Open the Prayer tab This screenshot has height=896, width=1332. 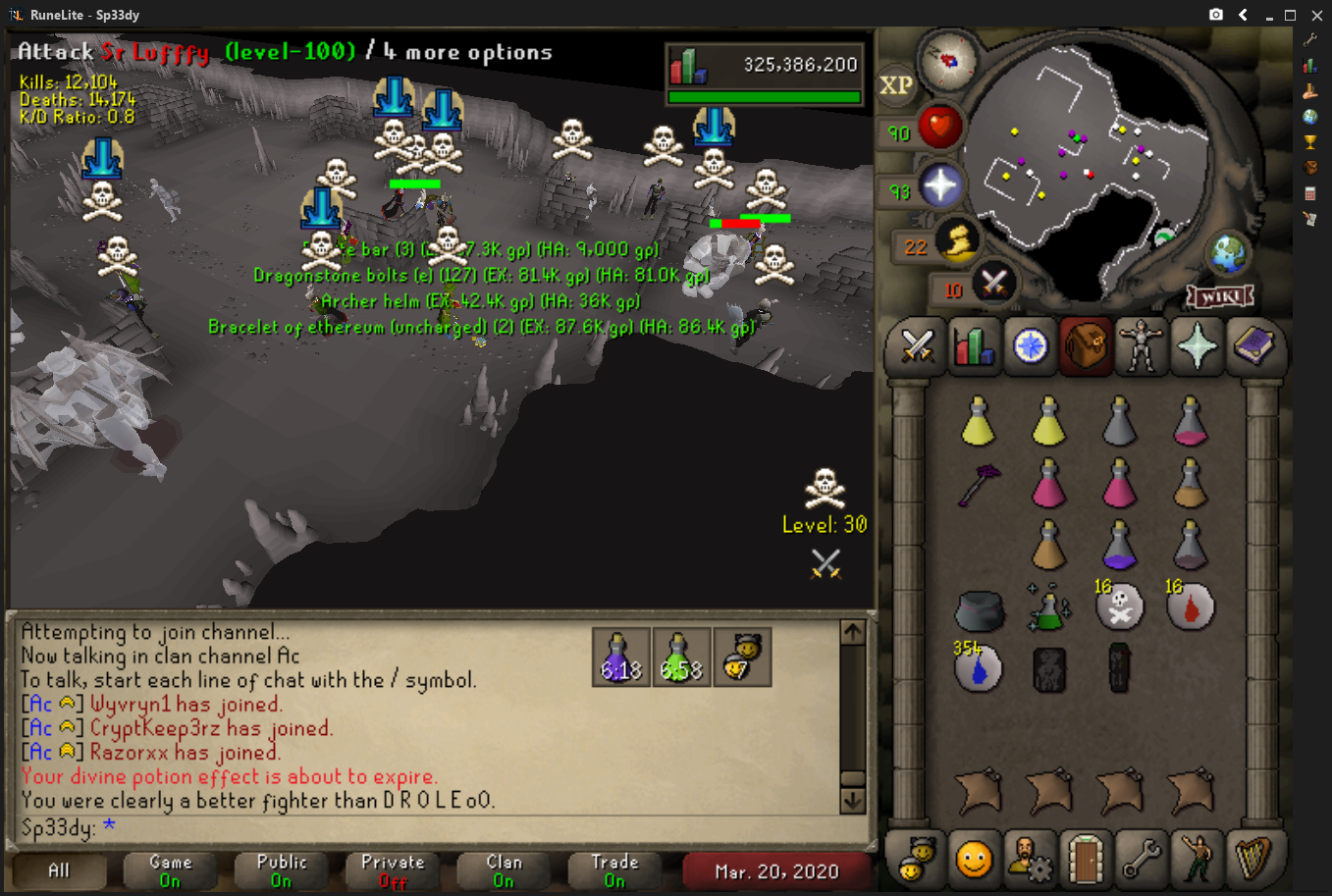[1197, 346]
